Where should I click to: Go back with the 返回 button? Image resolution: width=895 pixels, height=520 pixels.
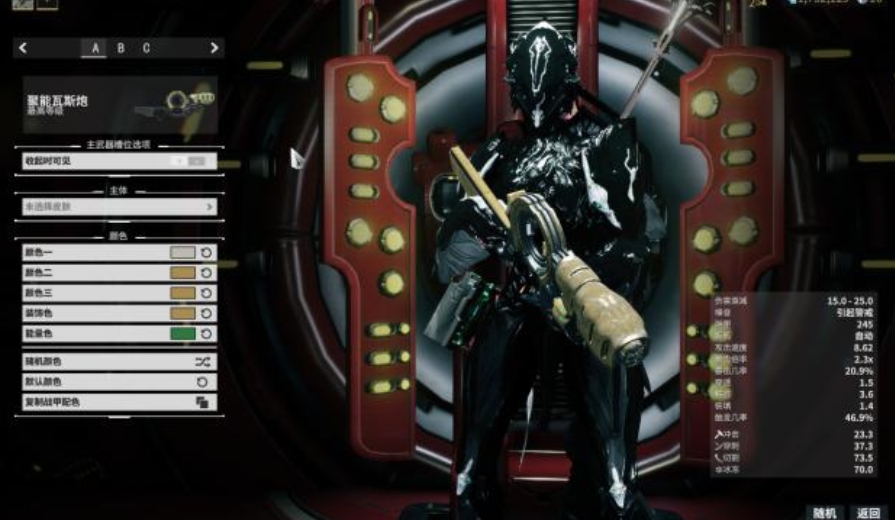[867, 512]
